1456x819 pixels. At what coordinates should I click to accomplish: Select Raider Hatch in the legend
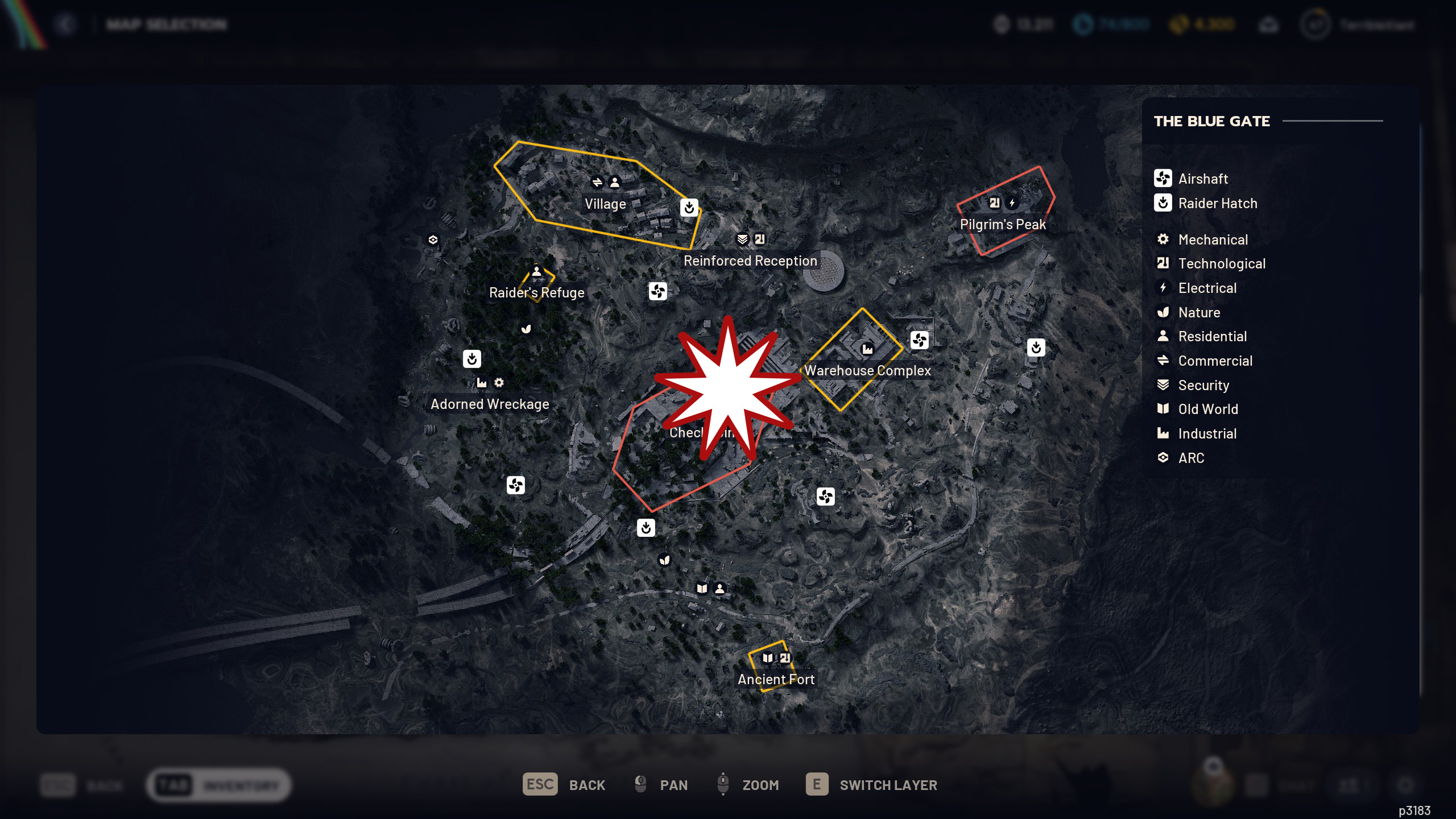point(1217,204)
